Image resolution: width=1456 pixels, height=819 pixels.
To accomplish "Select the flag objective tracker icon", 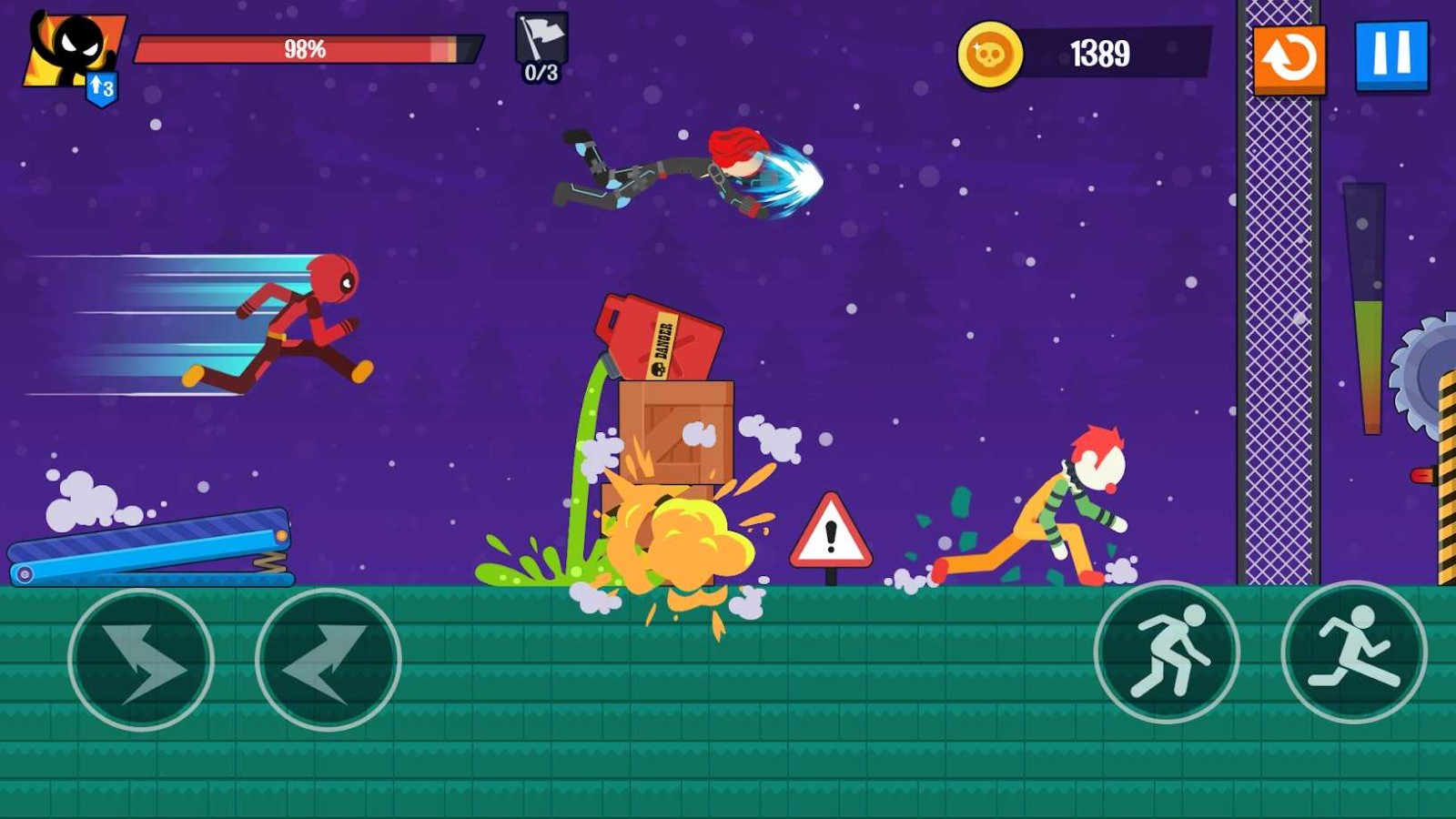I will pos(541,47).
